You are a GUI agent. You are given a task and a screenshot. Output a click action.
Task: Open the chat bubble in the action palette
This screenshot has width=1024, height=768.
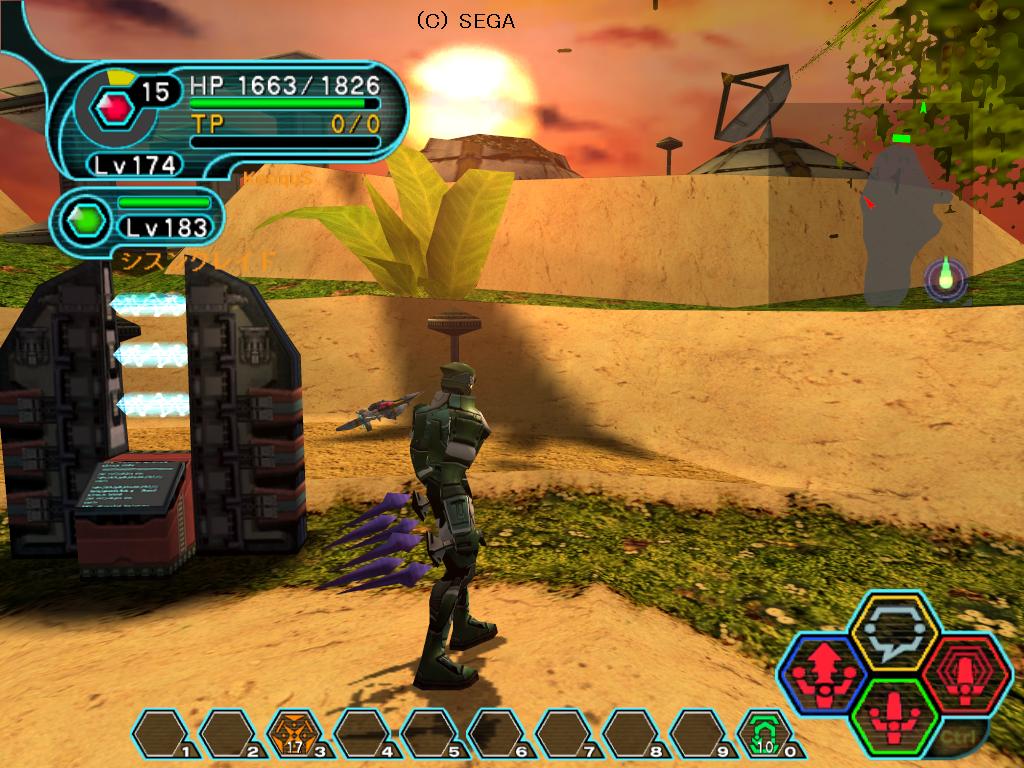point(893,632)
